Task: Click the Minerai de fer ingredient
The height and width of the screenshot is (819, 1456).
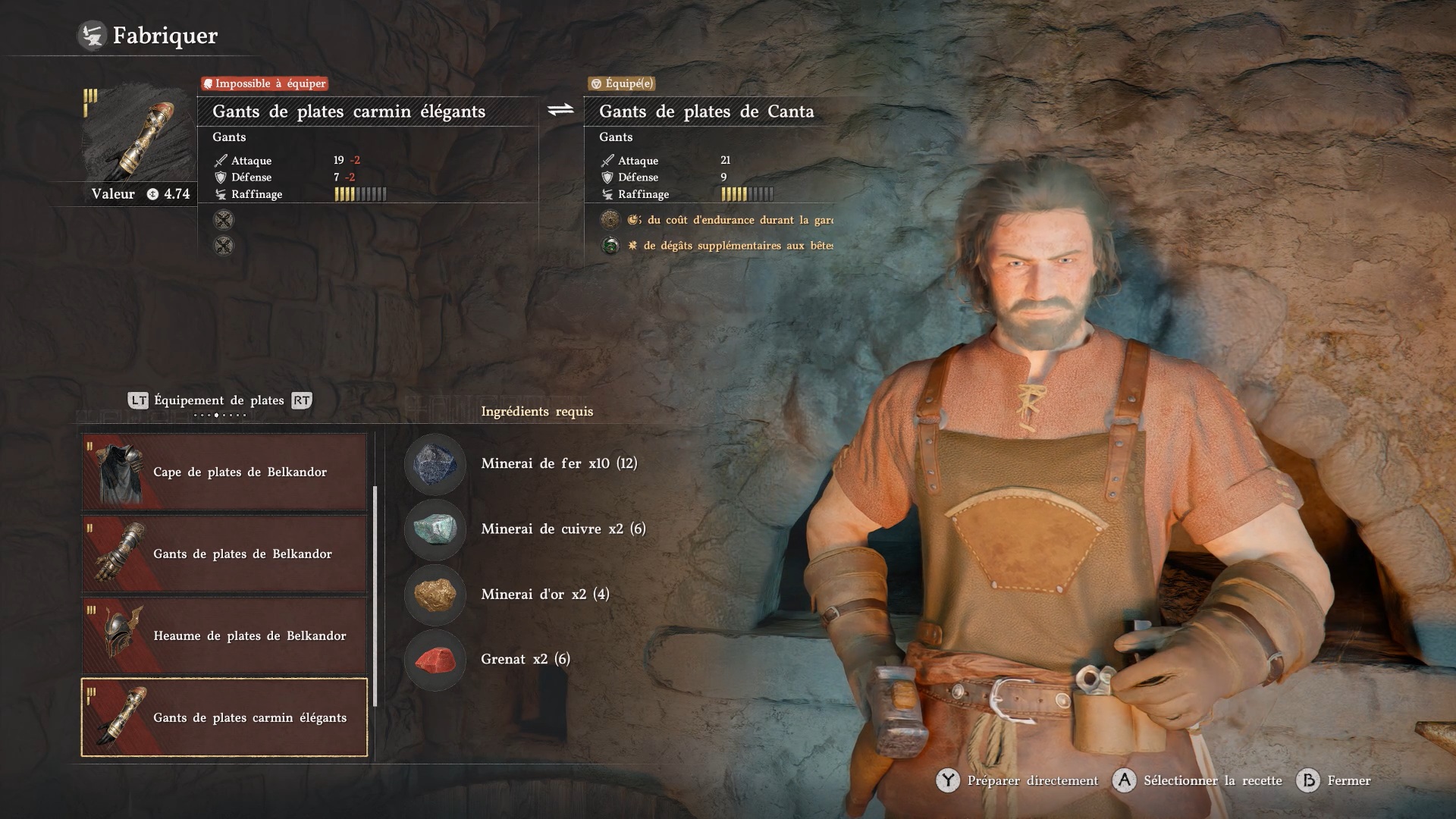Action: point(435,463)
